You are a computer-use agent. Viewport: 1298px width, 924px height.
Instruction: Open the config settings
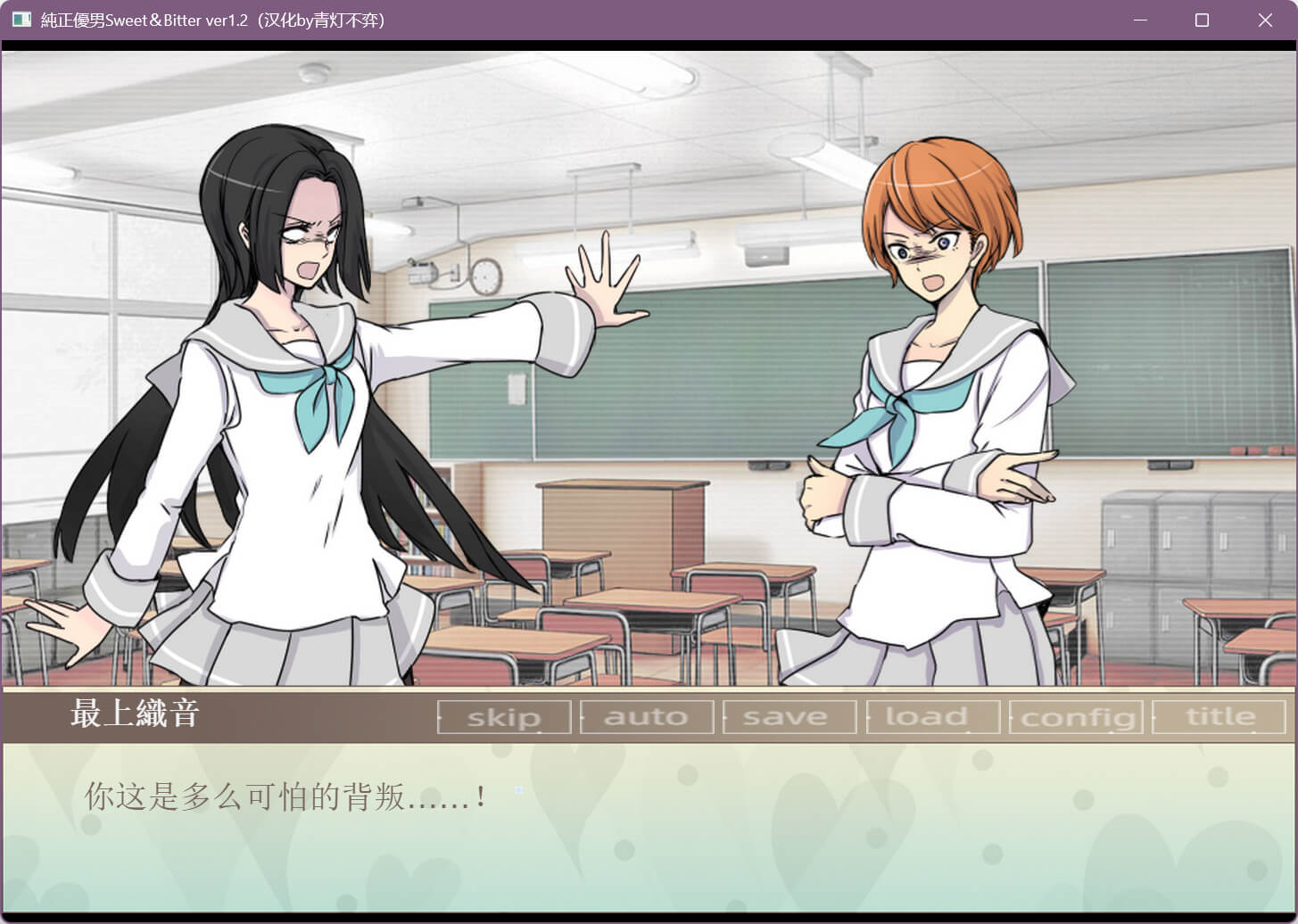point(1077,717)
